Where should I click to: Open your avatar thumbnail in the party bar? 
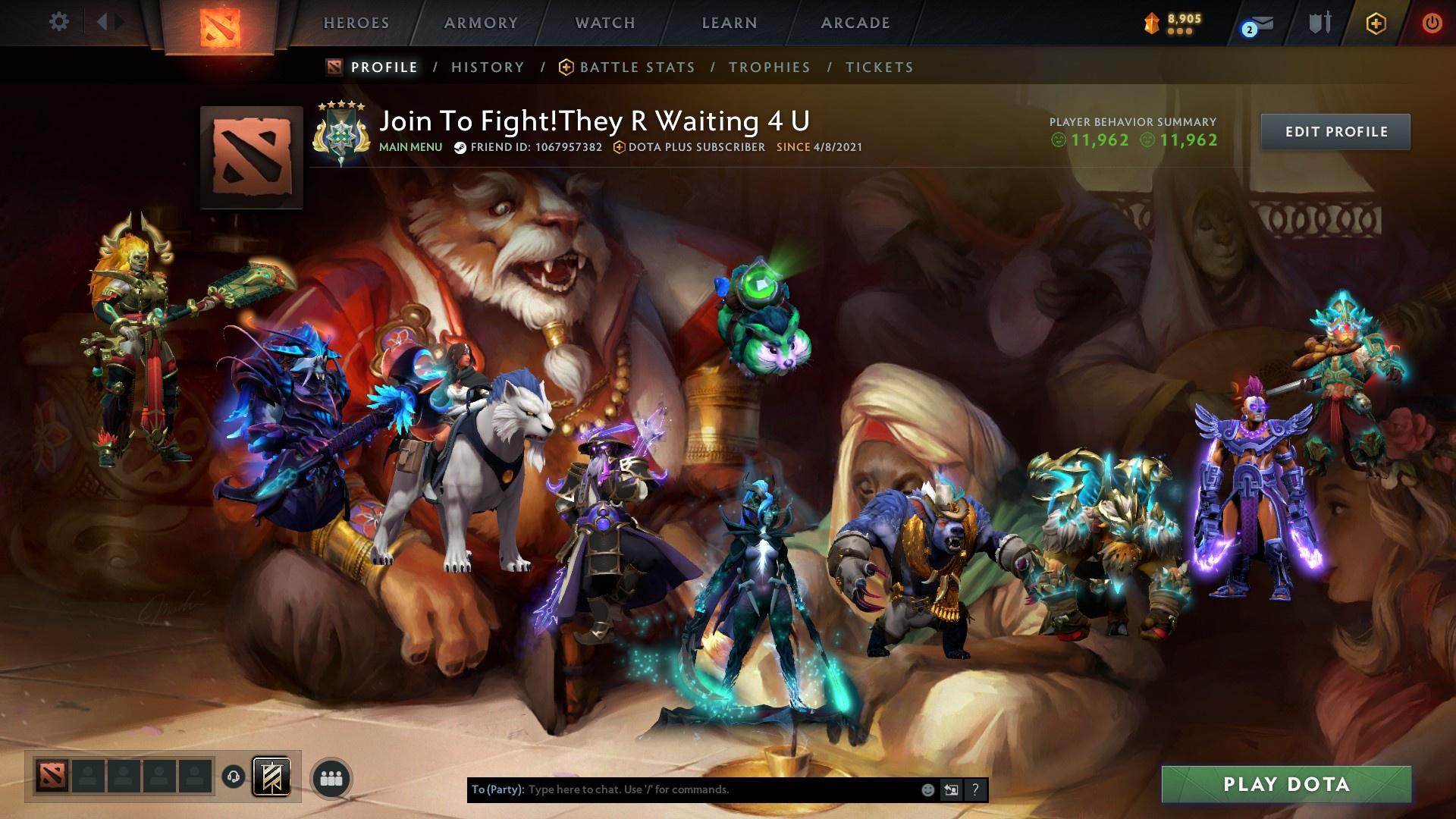pos(51,776)
